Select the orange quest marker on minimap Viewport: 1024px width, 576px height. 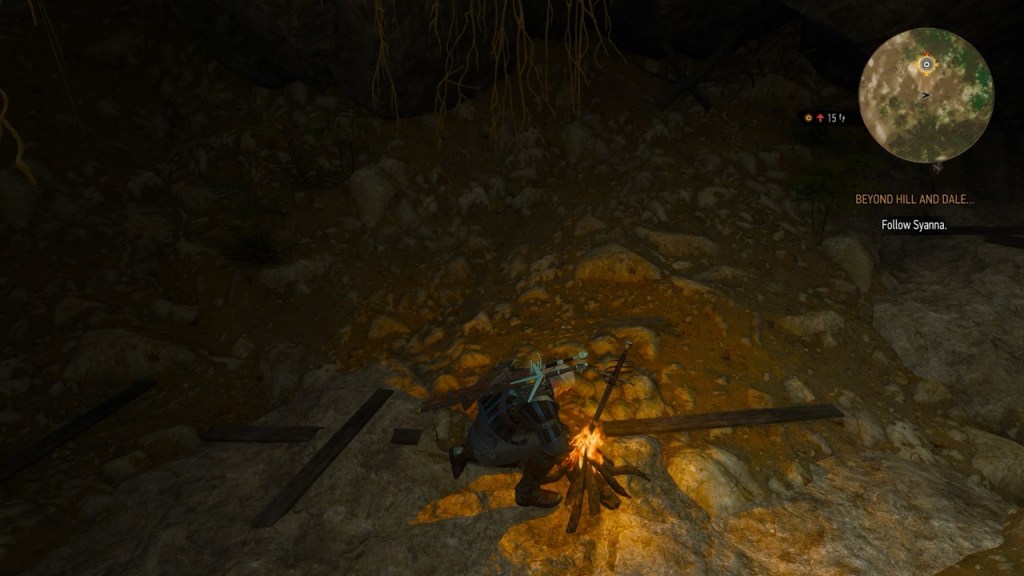click(926, 64)
